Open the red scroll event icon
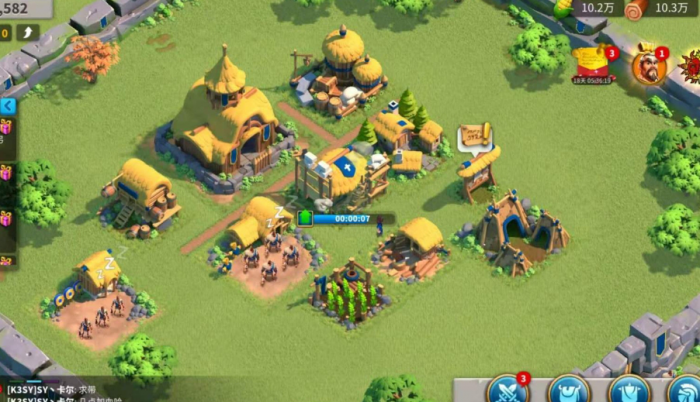 click(x=593, y=64)
